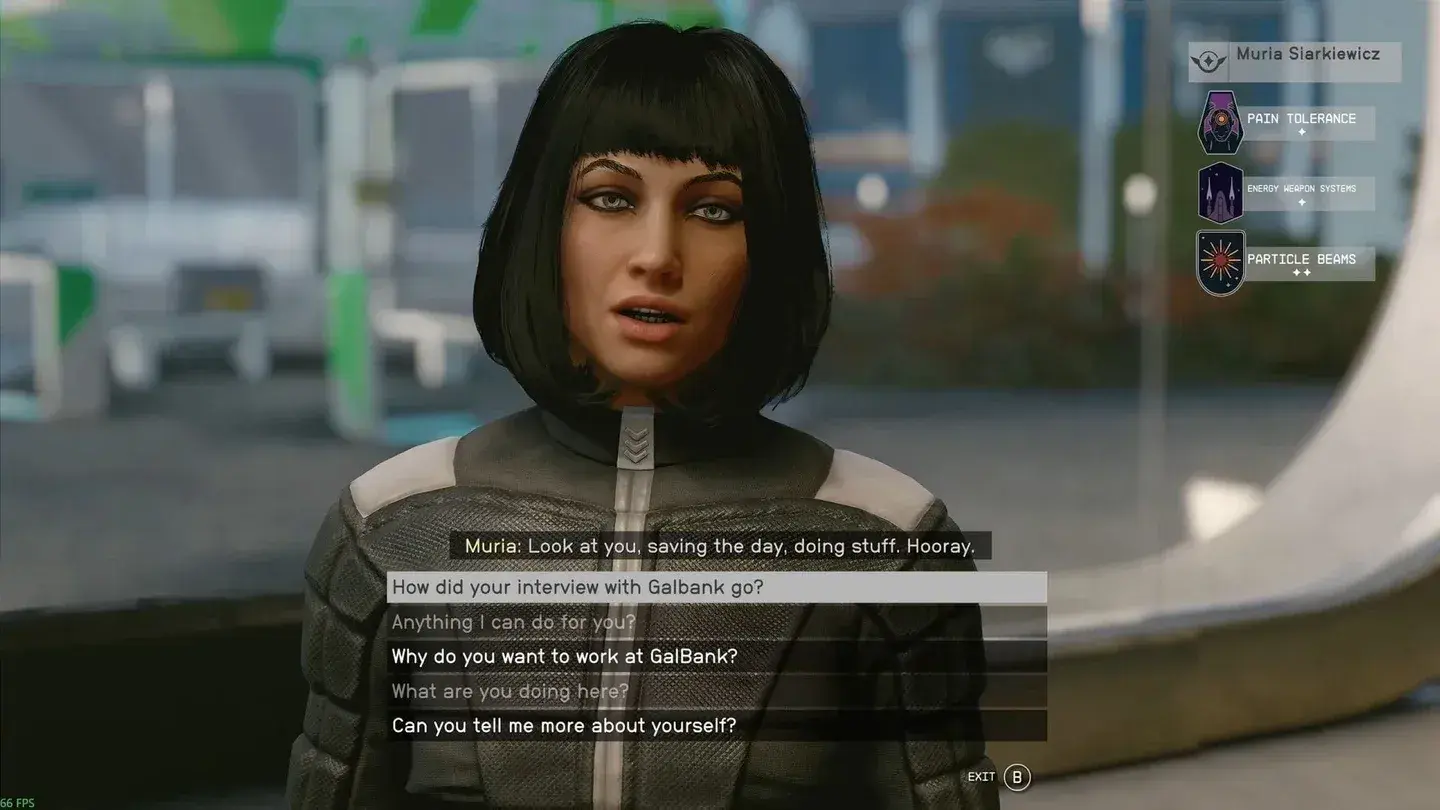
Task: Click the rank star below Energy Weapon Systems
Action: 1301,203
